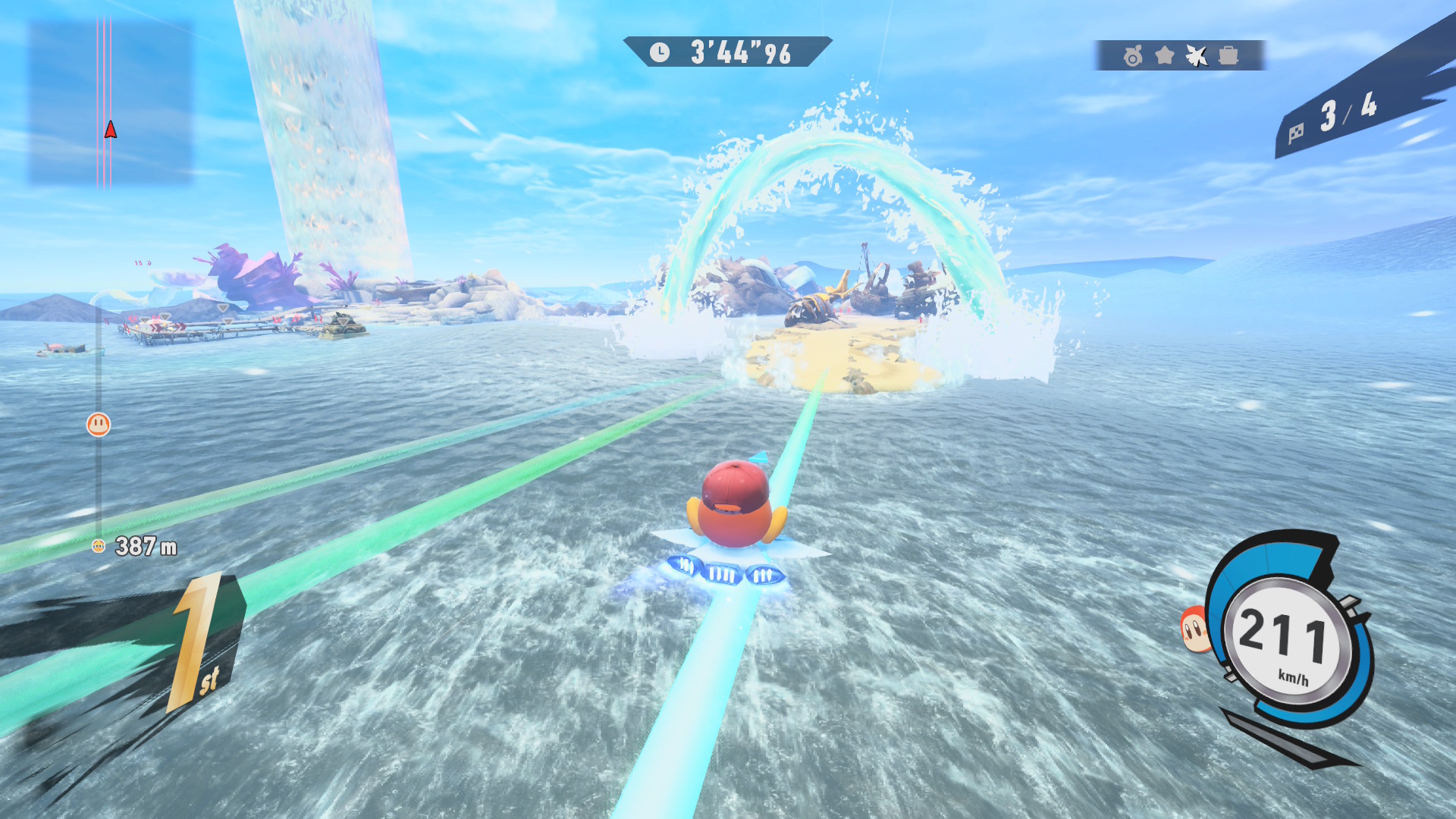Click the course minimap panel

pyautogui.click(x=111, y=102)
